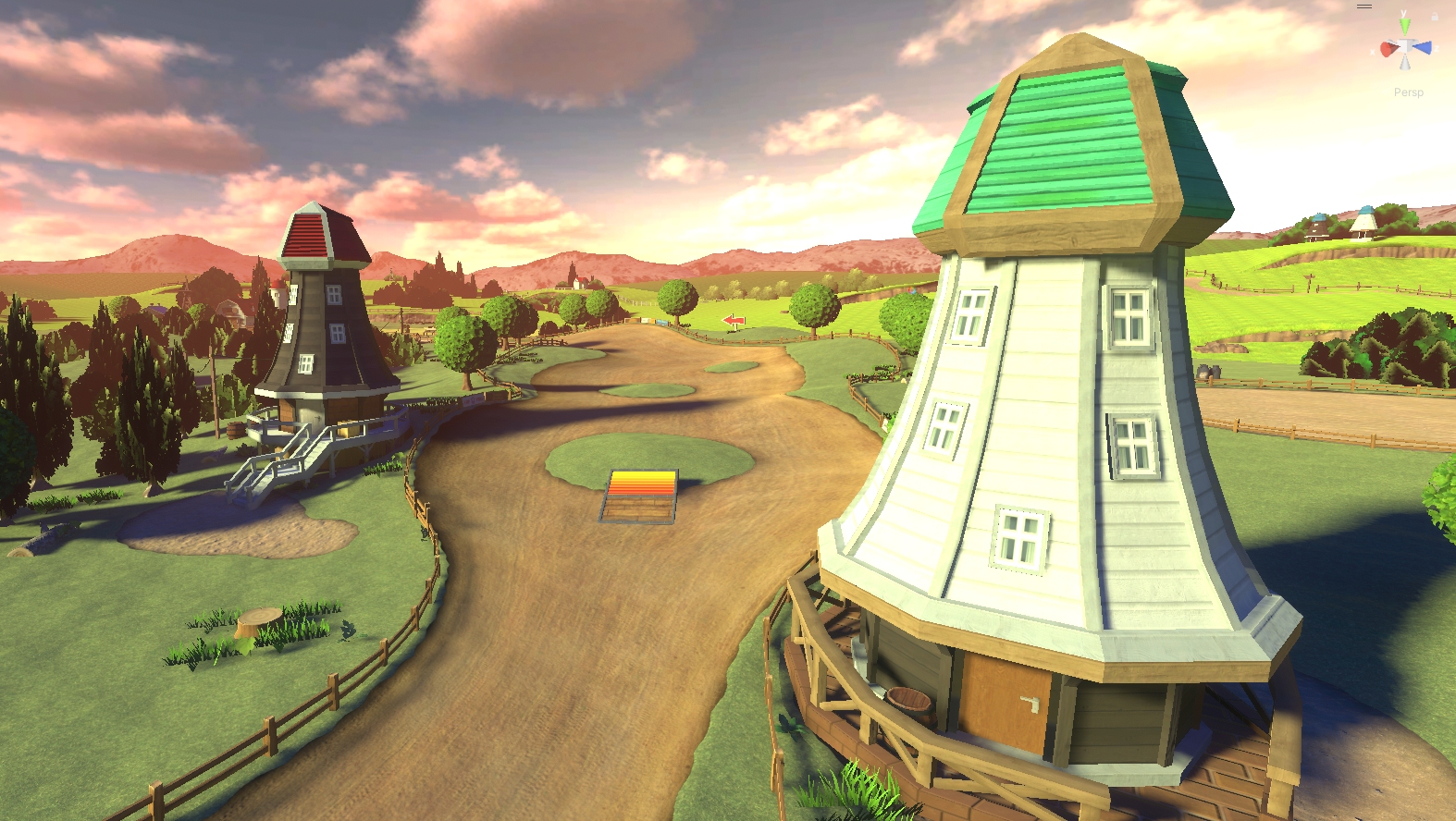This screenshot has width=1456, height=821.
Task: Toggle the scene gizmo rotation lock icon
Action: (1435, 16)
